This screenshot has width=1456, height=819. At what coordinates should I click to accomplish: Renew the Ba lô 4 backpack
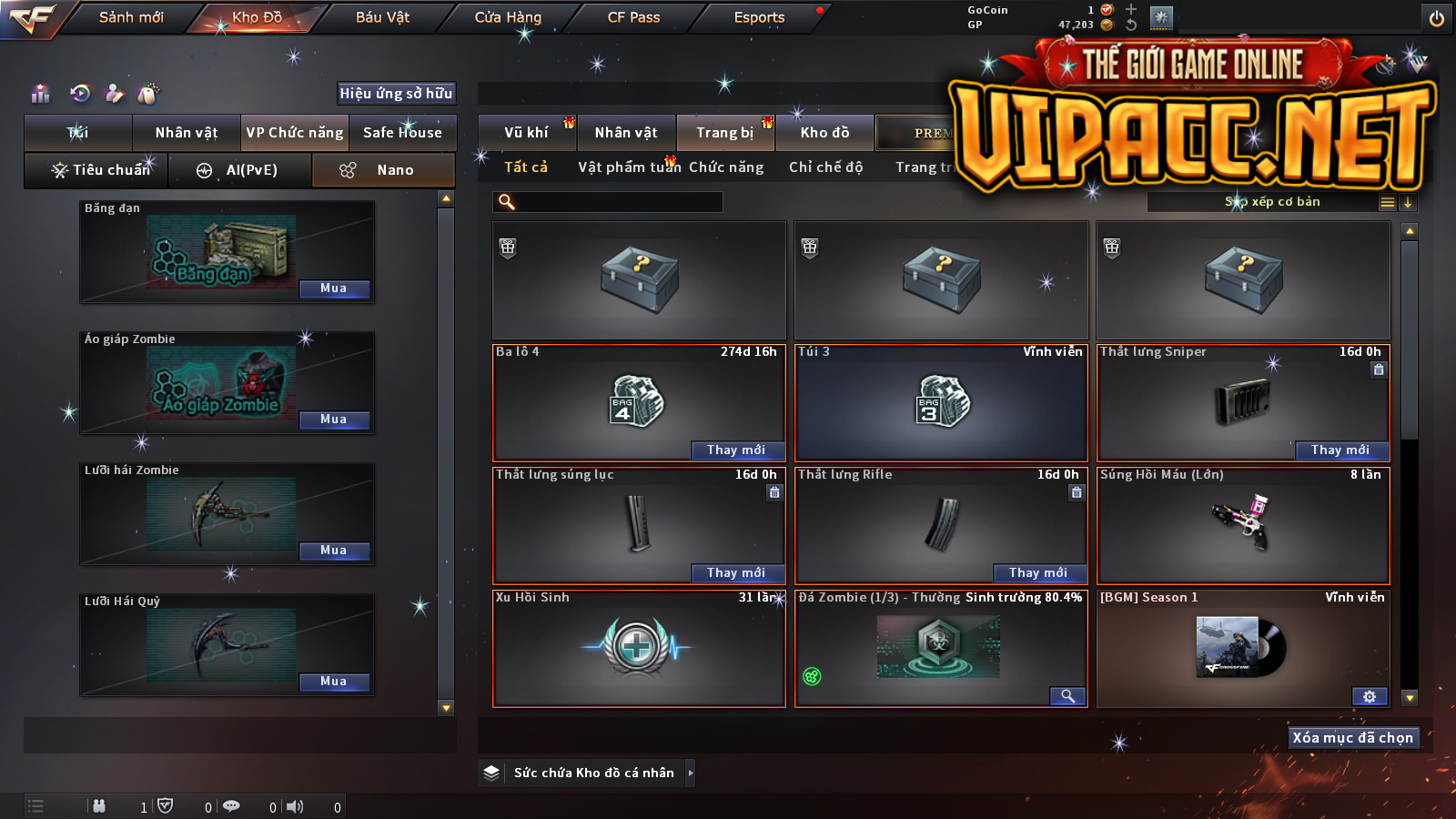(735, 450)
